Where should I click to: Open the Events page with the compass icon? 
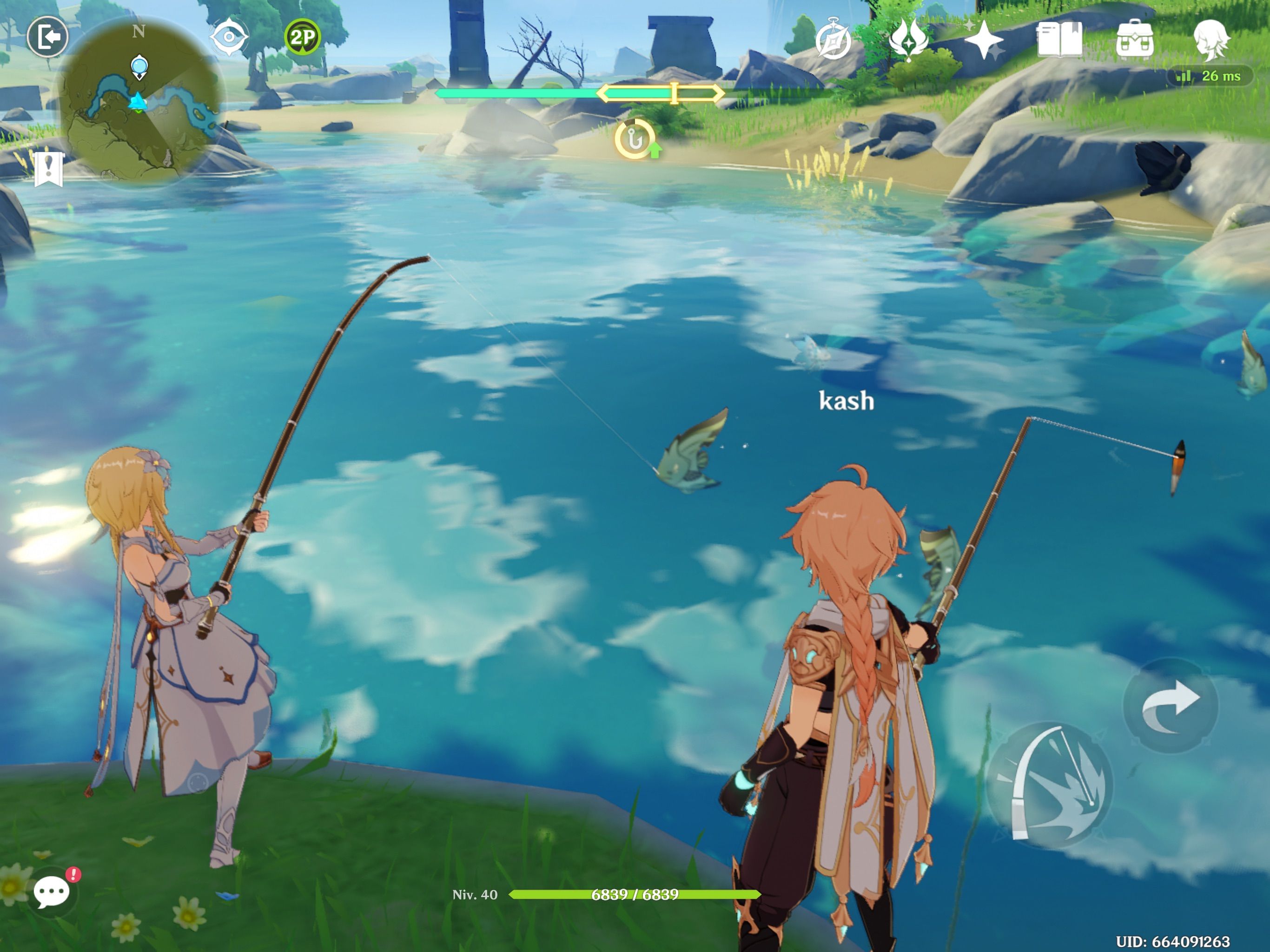tap(833, 39)
